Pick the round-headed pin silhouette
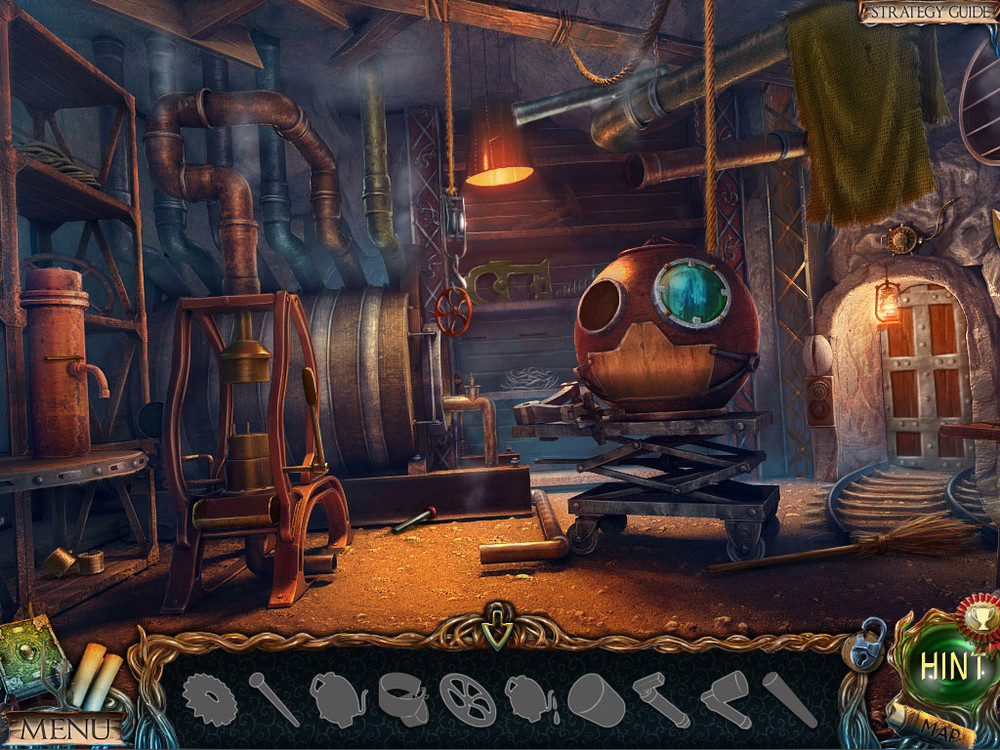Screen dimensions: 1000x750 (x=273, y=698)
